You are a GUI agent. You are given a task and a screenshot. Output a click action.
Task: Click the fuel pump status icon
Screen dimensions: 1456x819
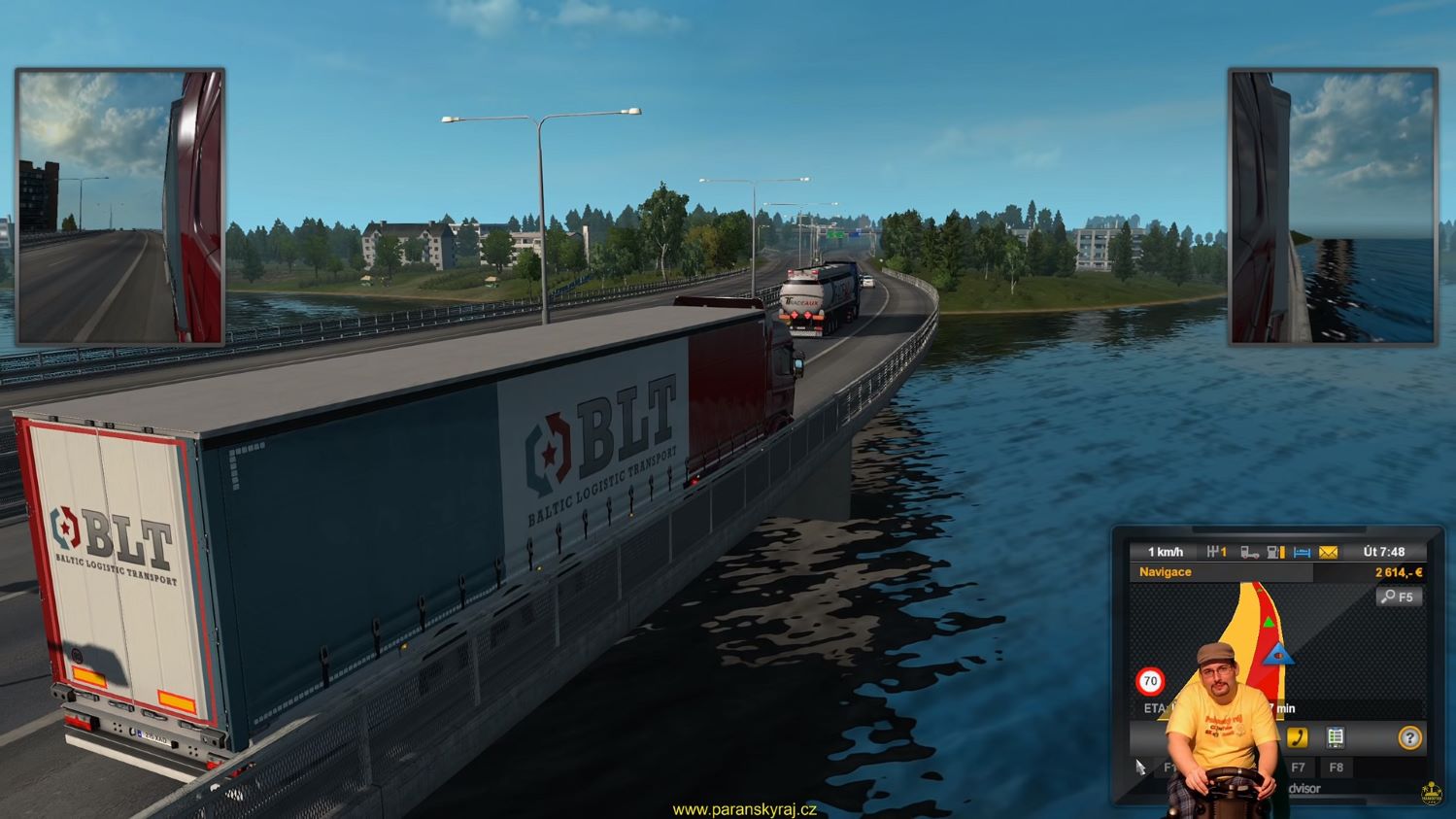click(x=1275, y=552)
